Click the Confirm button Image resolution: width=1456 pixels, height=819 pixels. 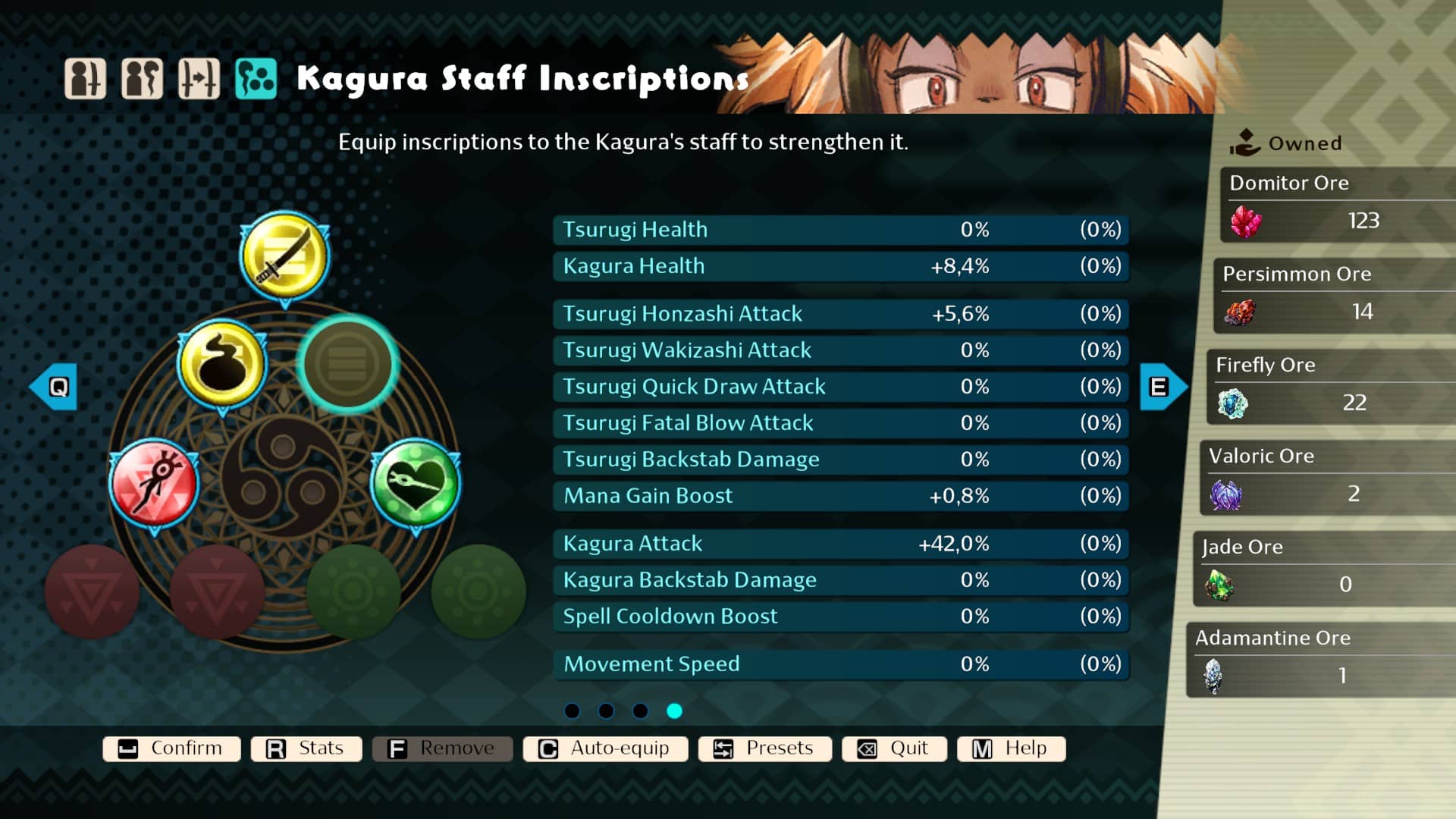(171, 748)
